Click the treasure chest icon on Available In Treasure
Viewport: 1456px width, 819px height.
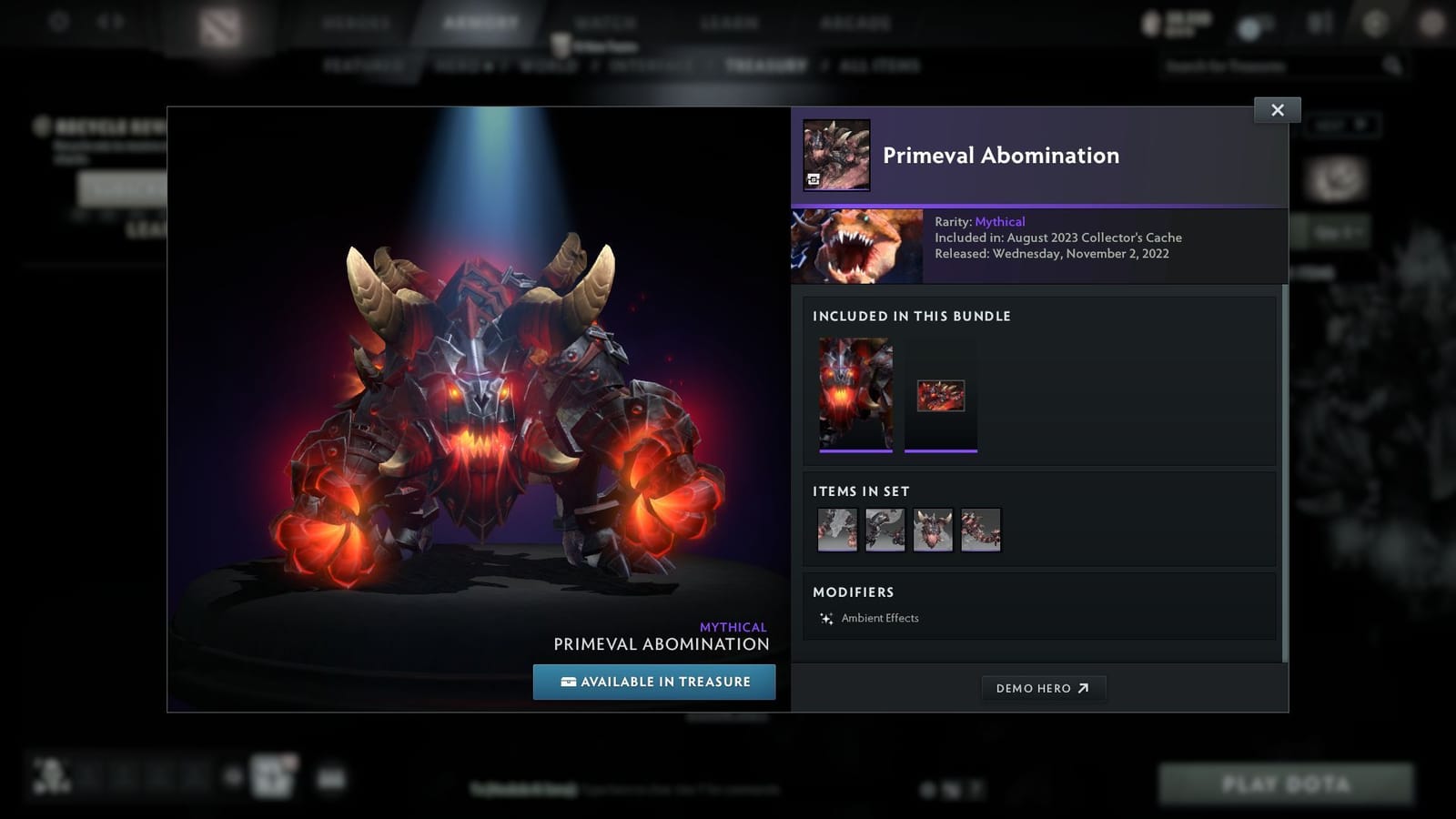click(567, 682)
